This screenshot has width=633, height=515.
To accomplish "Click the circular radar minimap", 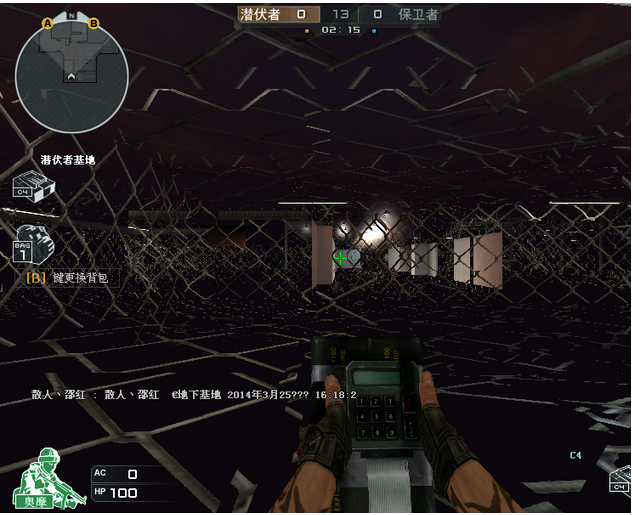I will click(x=71, y=76).
